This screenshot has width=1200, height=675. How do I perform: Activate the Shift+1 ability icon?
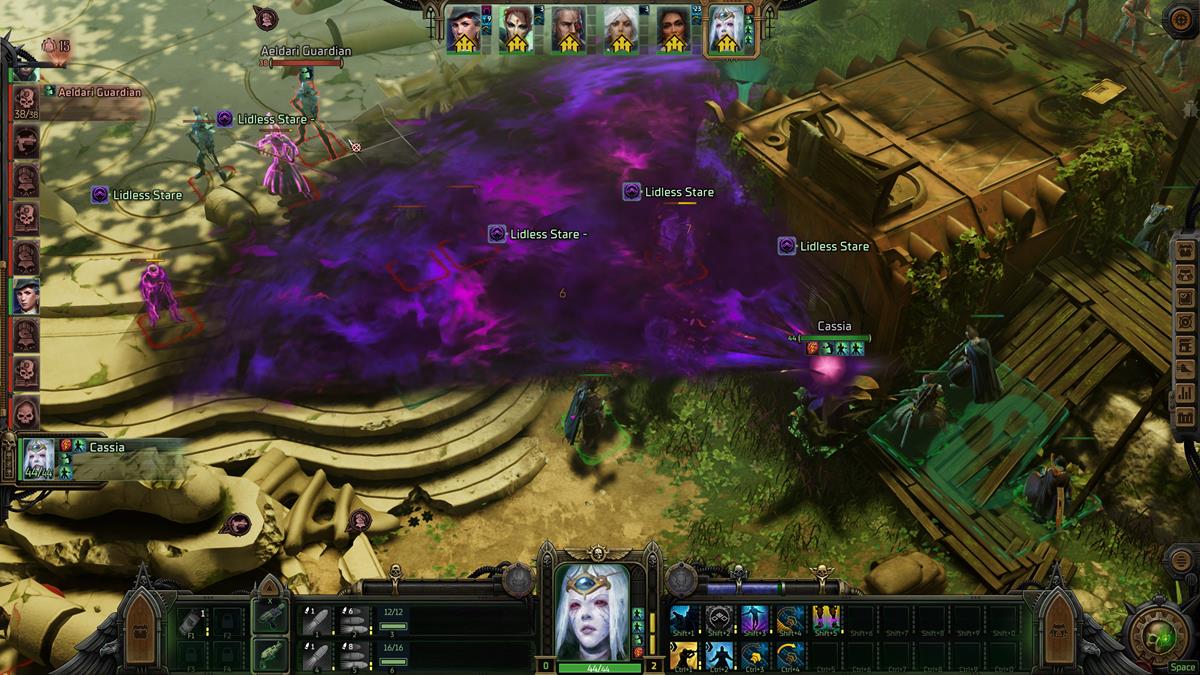click(x=685, y=620)
